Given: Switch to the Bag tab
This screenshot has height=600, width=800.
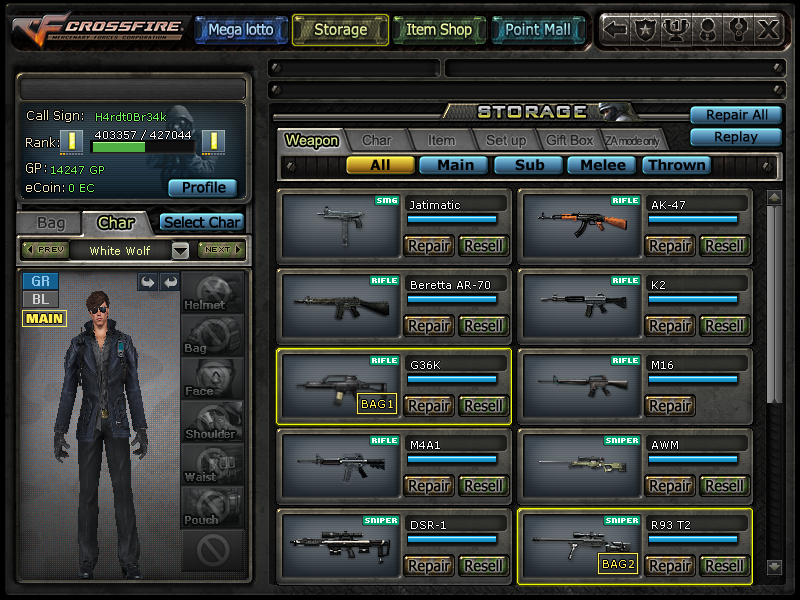Looking at the screenshot, I should click(x=50, y=223).
